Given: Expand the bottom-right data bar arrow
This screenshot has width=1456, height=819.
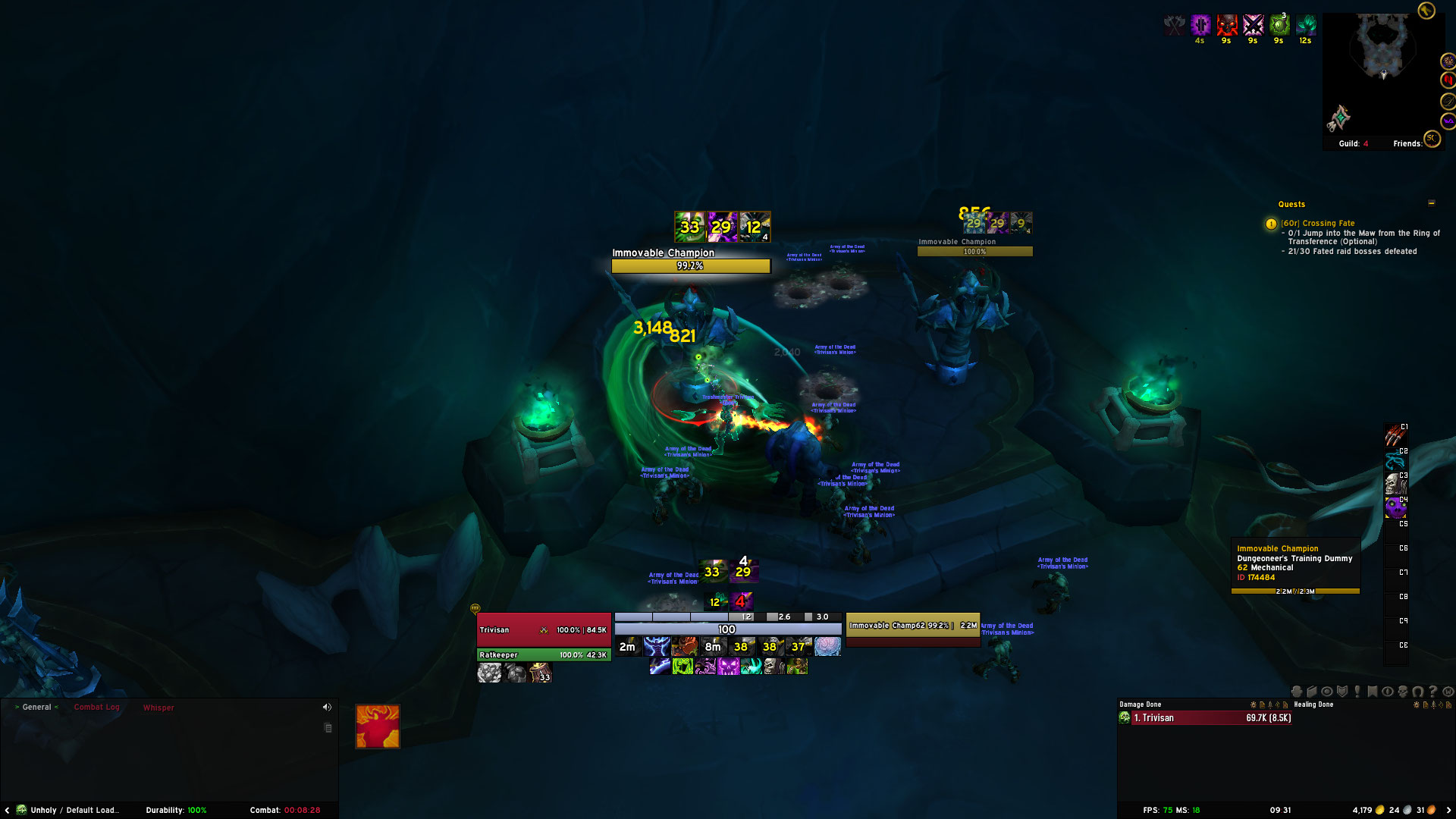Looking at the screenshot, I should point(1448,810).
